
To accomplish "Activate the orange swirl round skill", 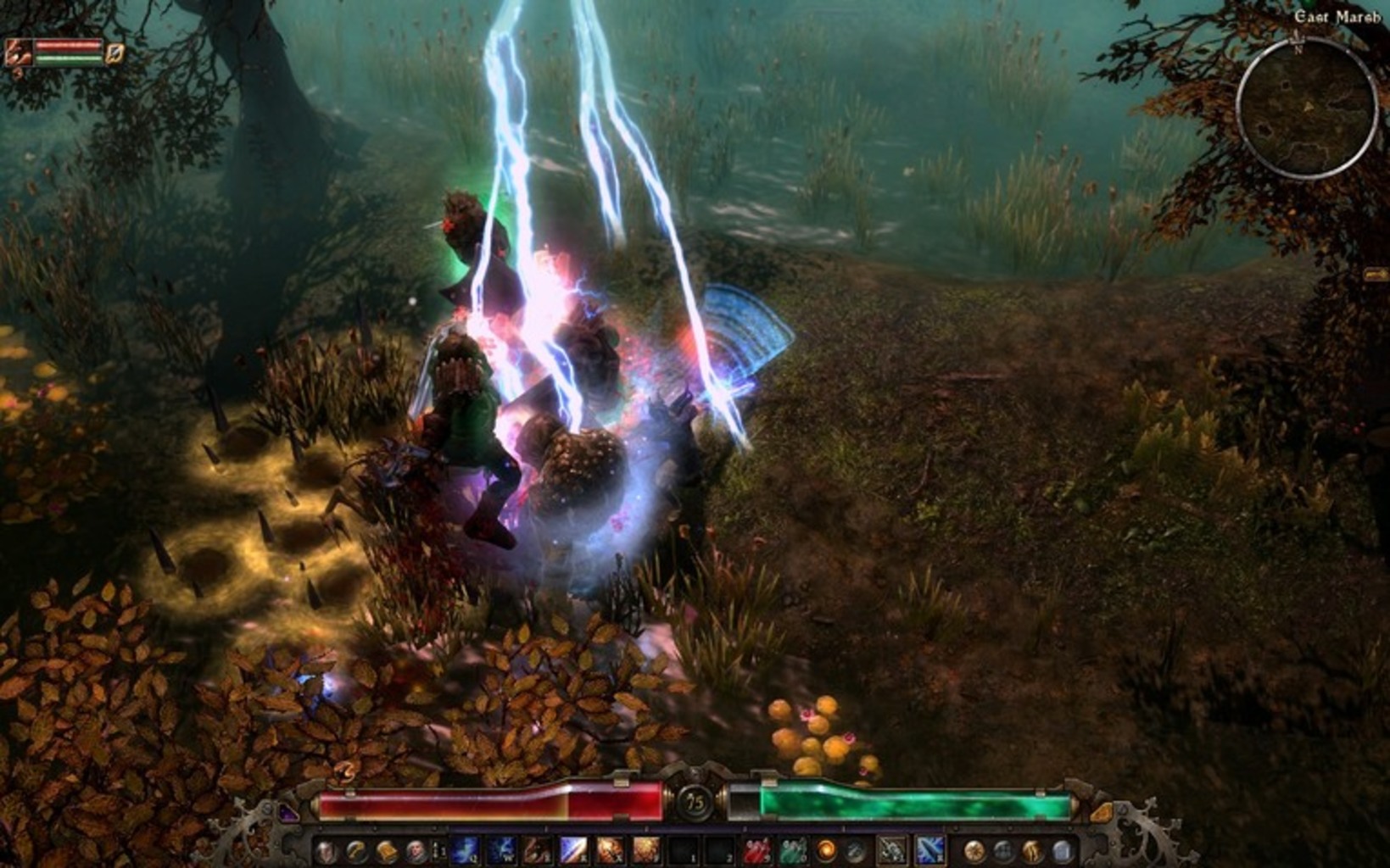I will click(x=825, y=850).
